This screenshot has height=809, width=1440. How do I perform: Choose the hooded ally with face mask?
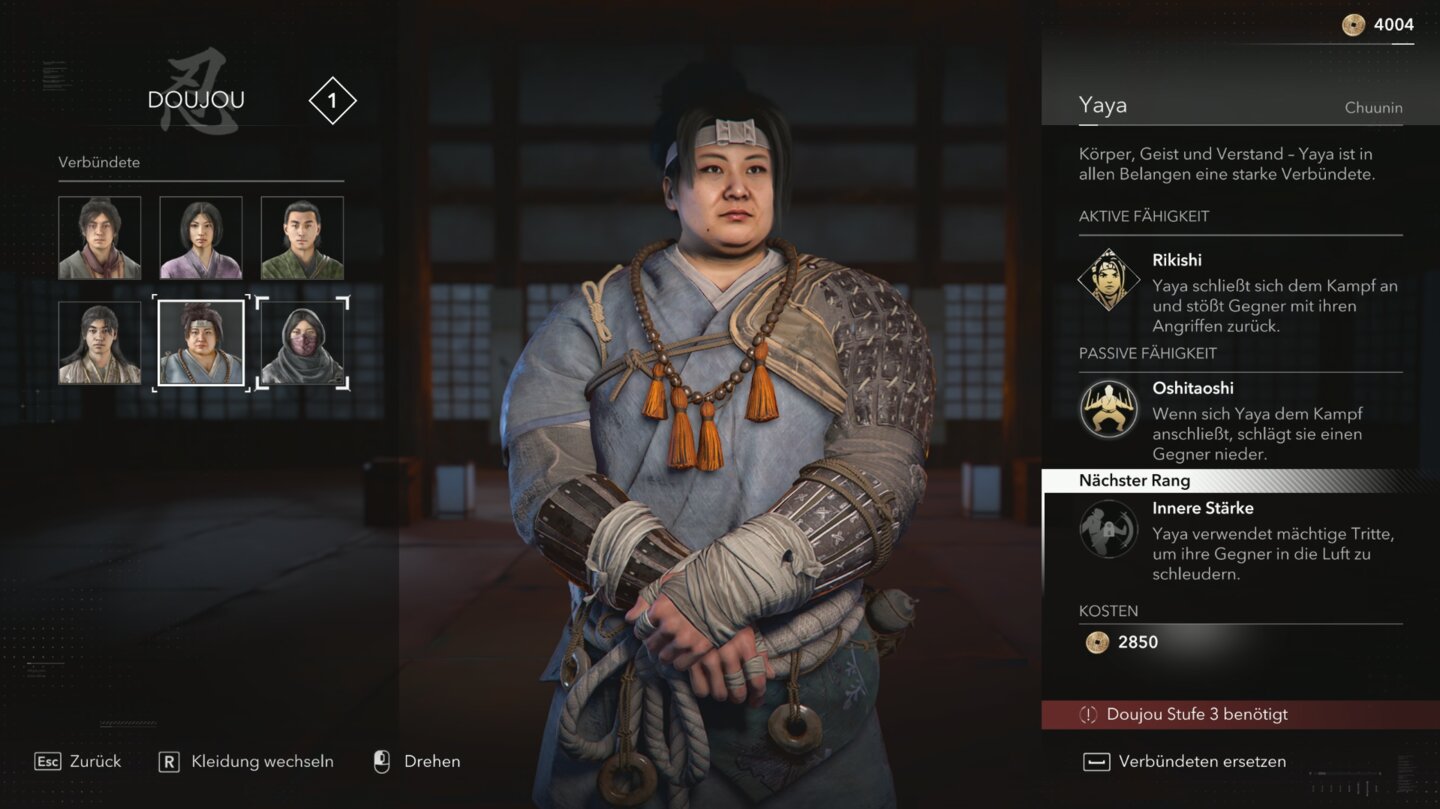click(x=302, y=342)
